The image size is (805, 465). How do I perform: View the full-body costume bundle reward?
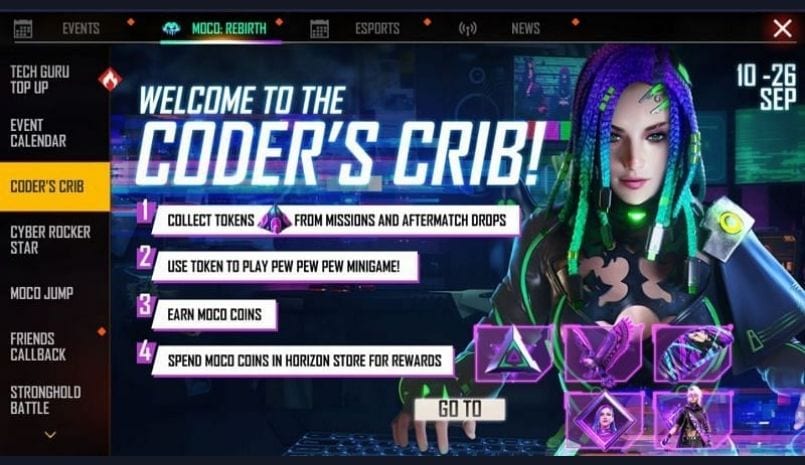point(692,417)
